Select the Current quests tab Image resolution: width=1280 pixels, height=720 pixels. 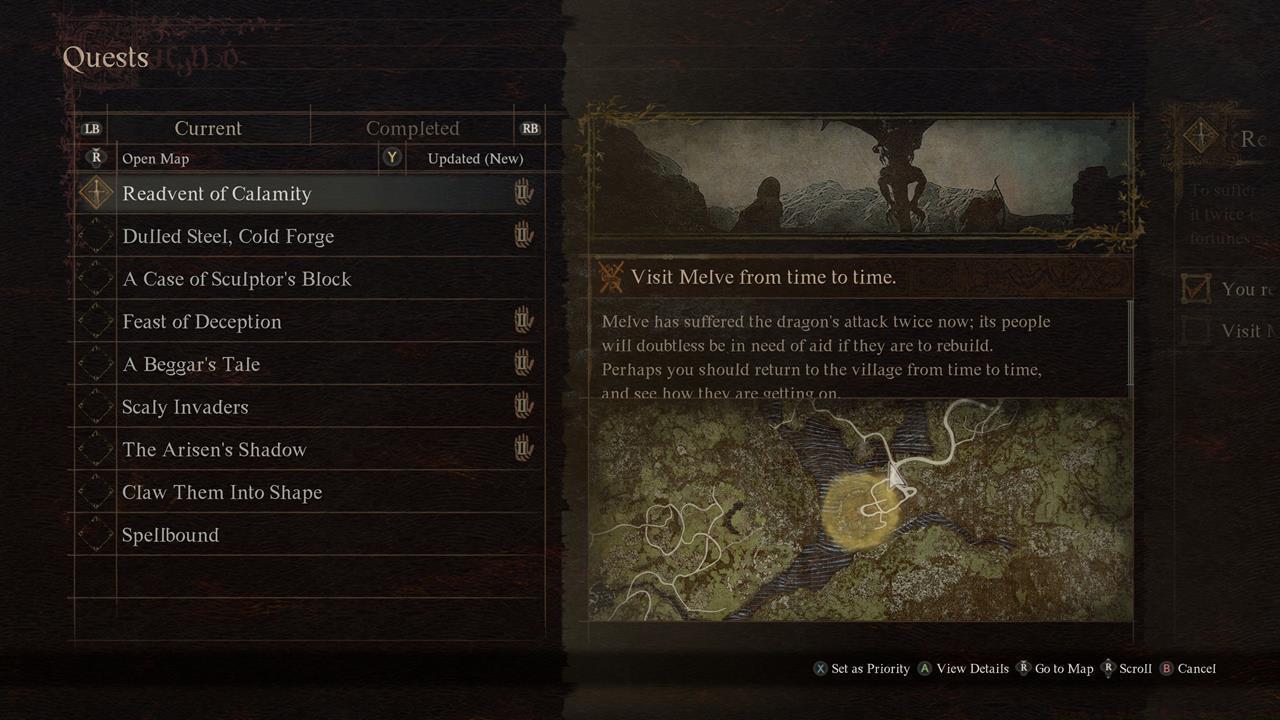click(x=208, y=128)
